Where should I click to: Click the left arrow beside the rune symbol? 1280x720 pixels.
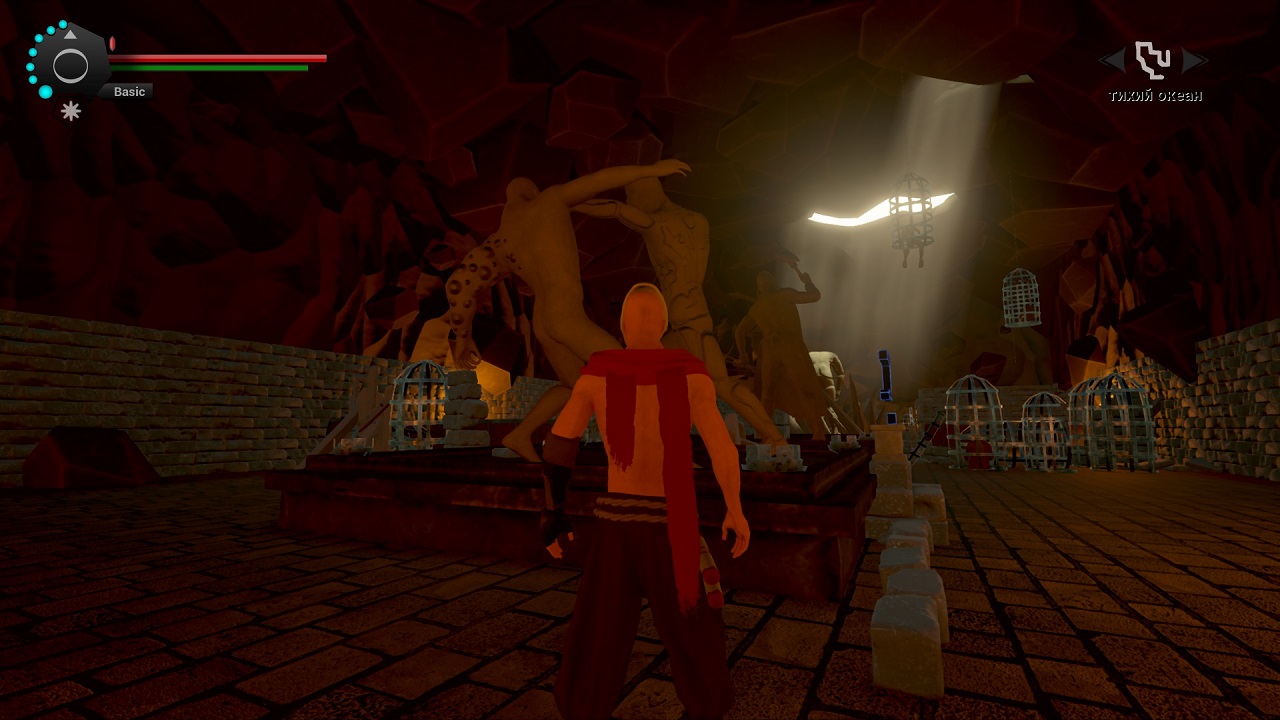coord(1112,61)
